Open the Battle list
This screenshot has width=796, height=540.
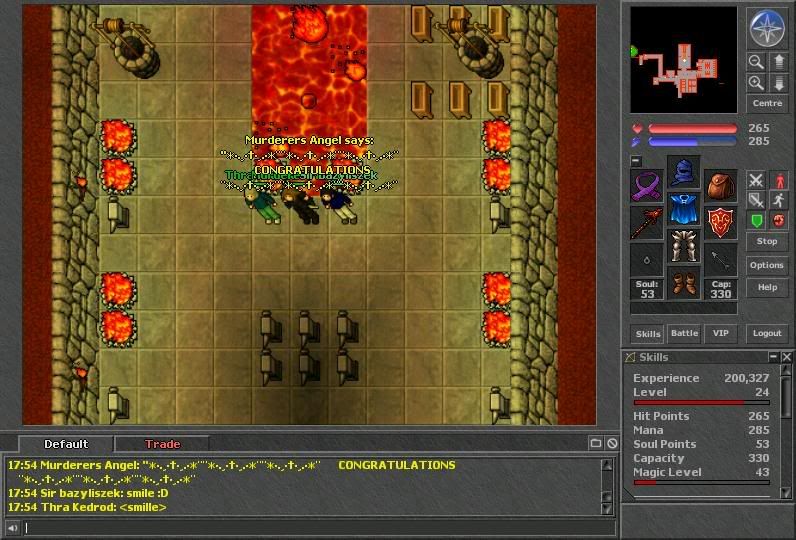[684, 333]
